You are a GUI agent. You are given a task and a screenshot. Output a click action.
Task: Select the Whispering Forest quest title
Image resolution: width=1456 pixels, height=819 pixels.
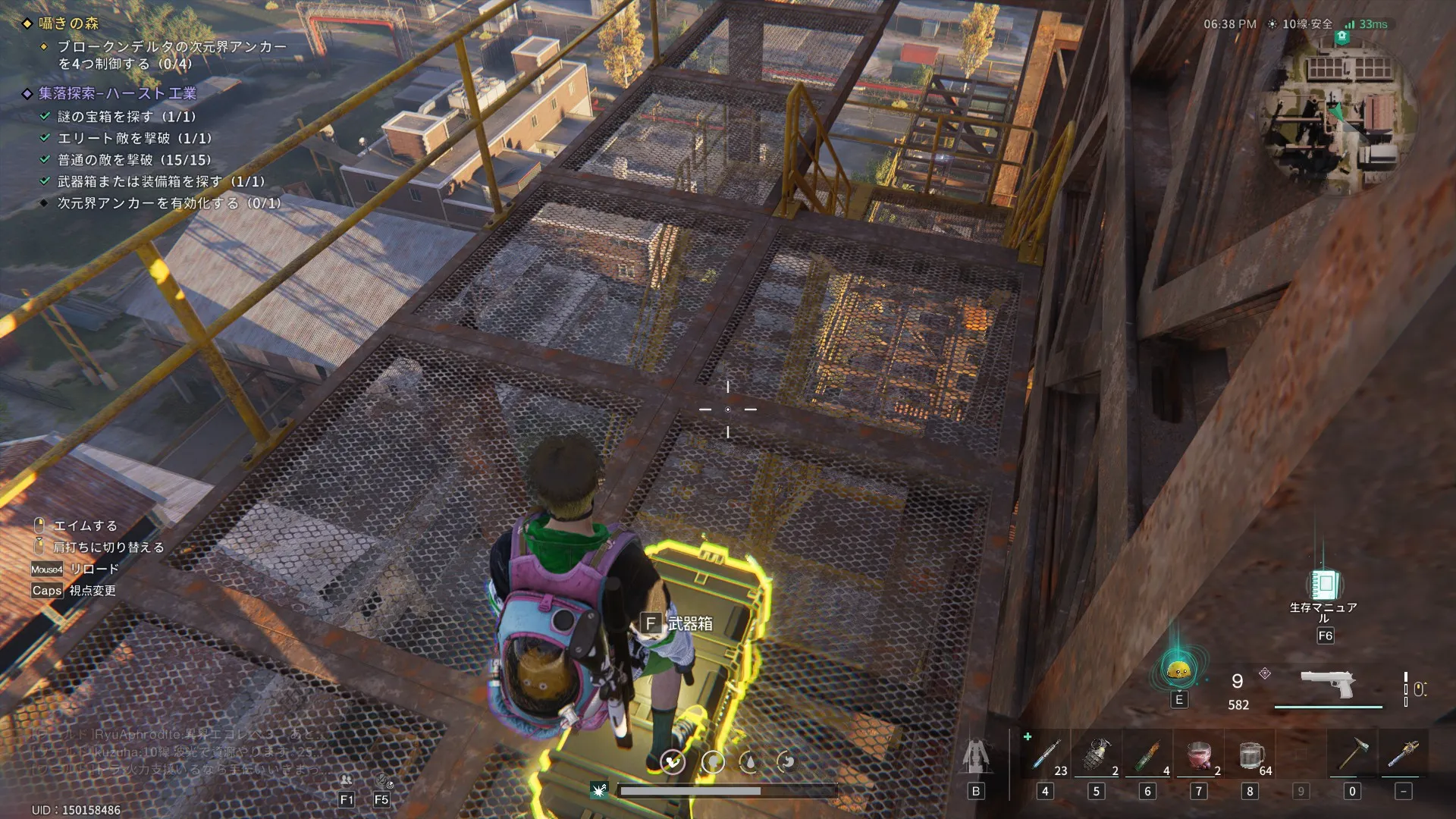tap(69, 24)
